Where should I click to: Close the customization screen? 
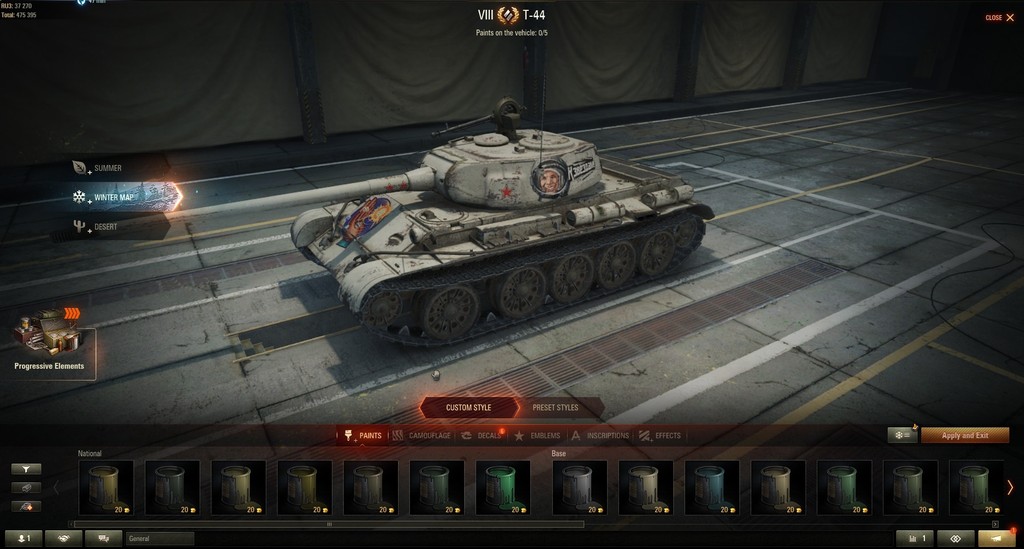click(x=996, y=18)
